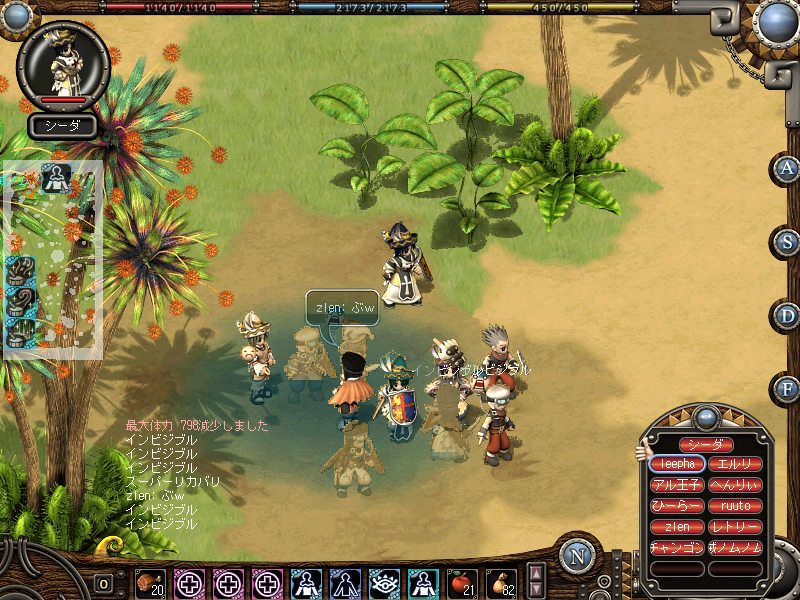The image size is (800, 600).
Task: Activate the eye skill in the hotbar
Action: pyautogui.click(x=384, y=583)
